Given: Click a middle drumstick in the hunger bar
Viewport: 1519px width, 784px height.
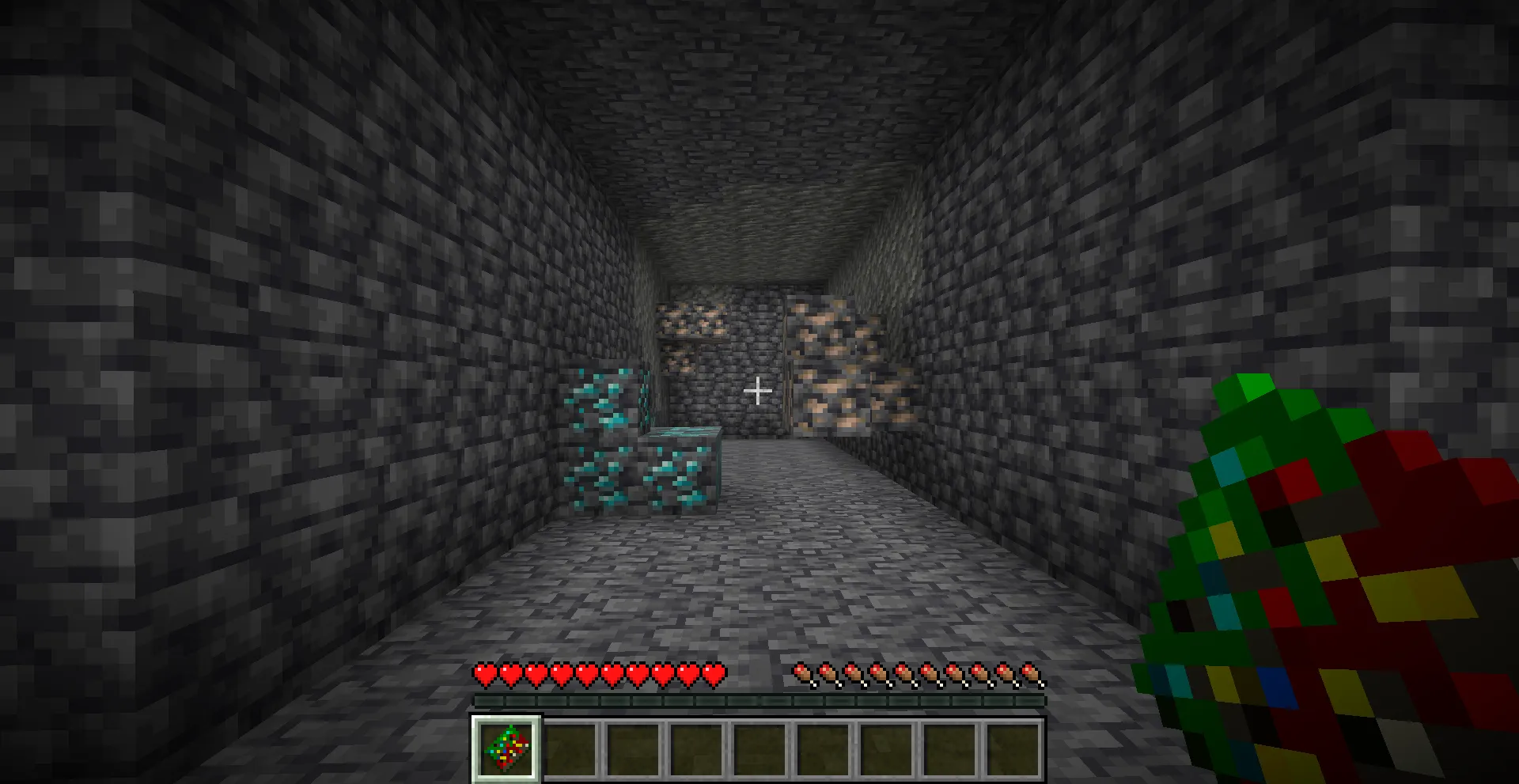Looking at the screenshot, I should pos(918,675).
